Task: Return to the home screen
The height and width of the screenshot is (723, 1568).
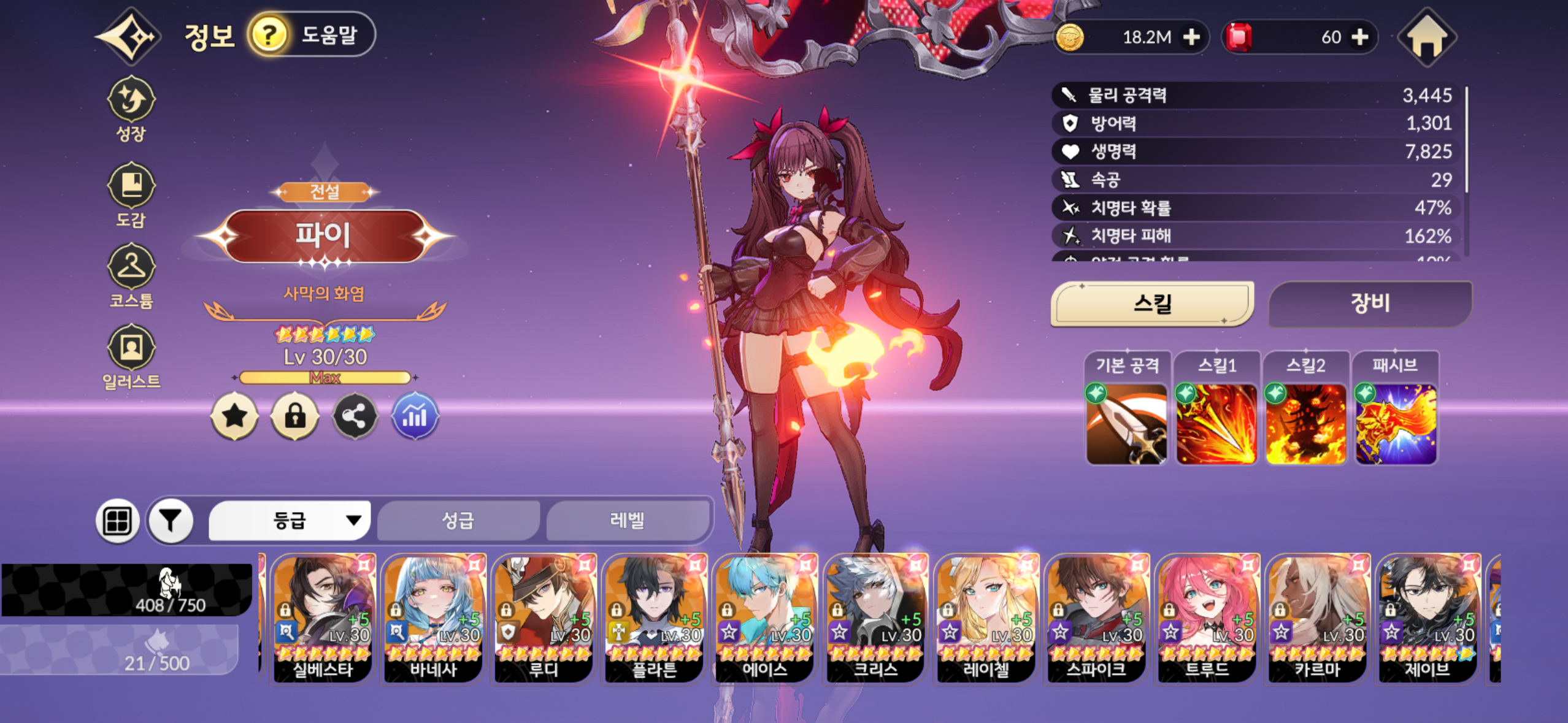Action: click(1426, 37)
